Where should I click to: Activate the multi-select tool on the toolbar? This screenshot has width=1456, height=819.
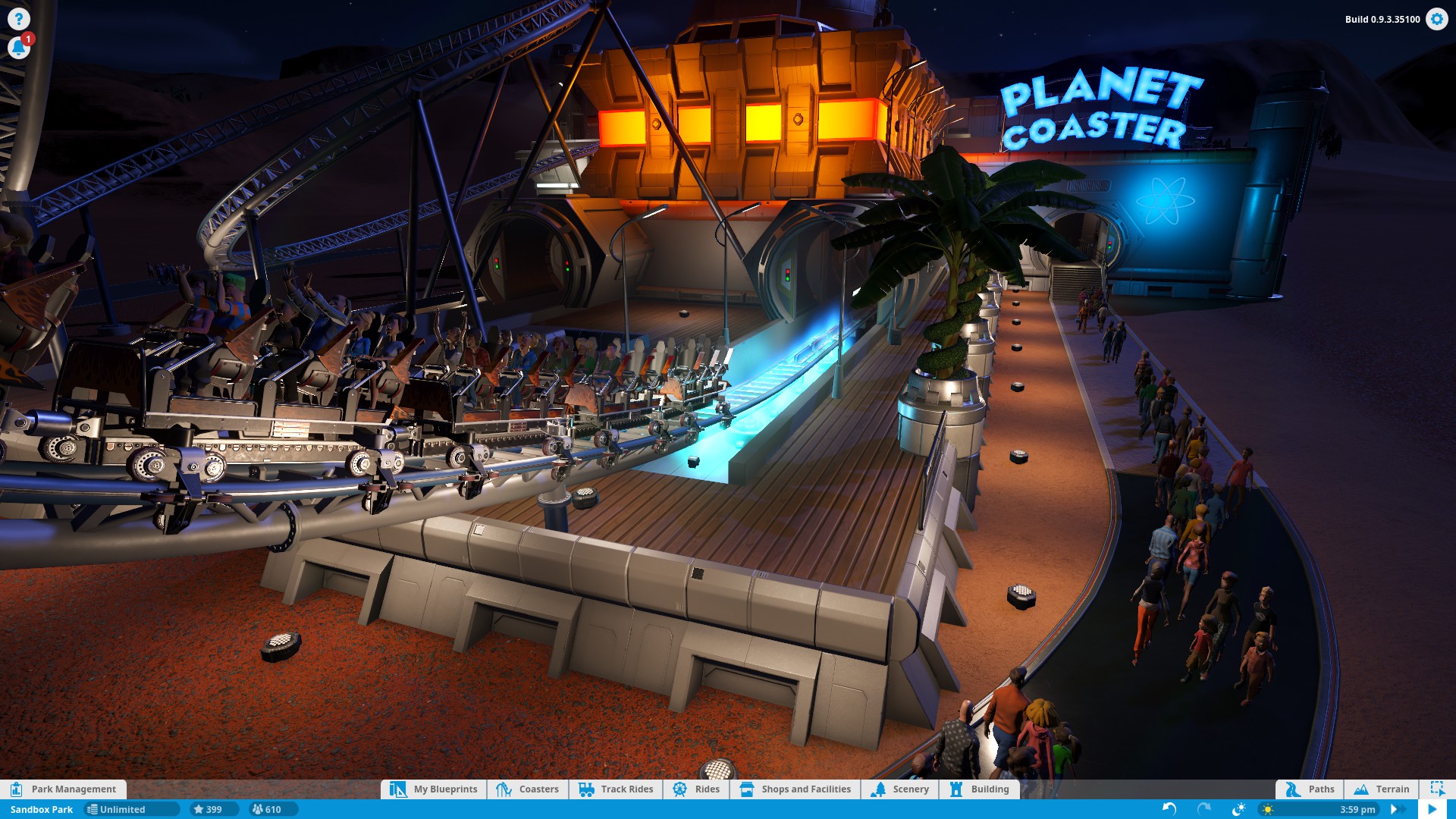coord(1439,789)
